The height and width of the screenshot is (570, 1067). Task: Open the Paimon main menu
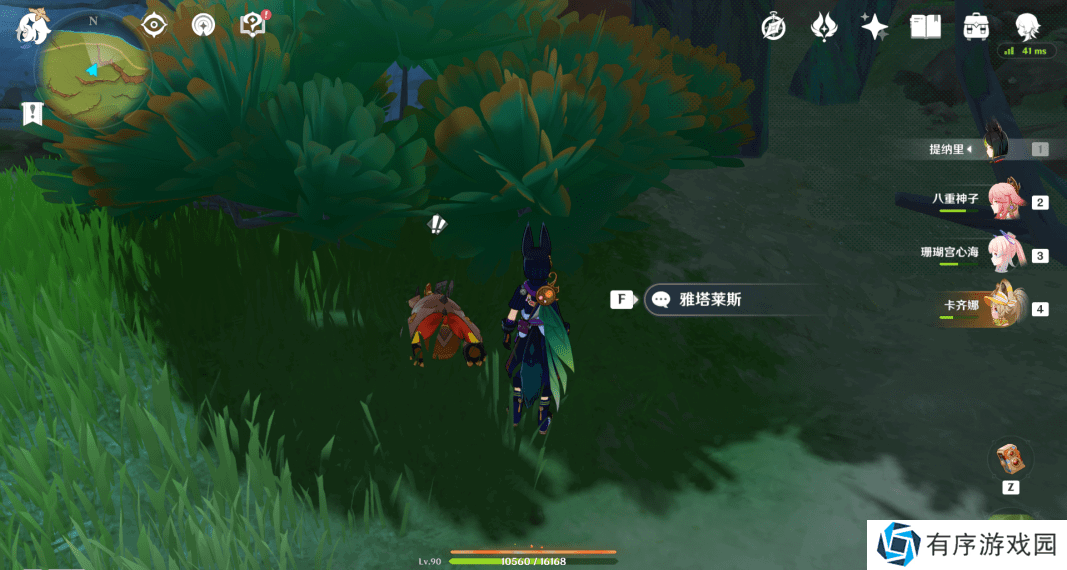tap(33, 26)
